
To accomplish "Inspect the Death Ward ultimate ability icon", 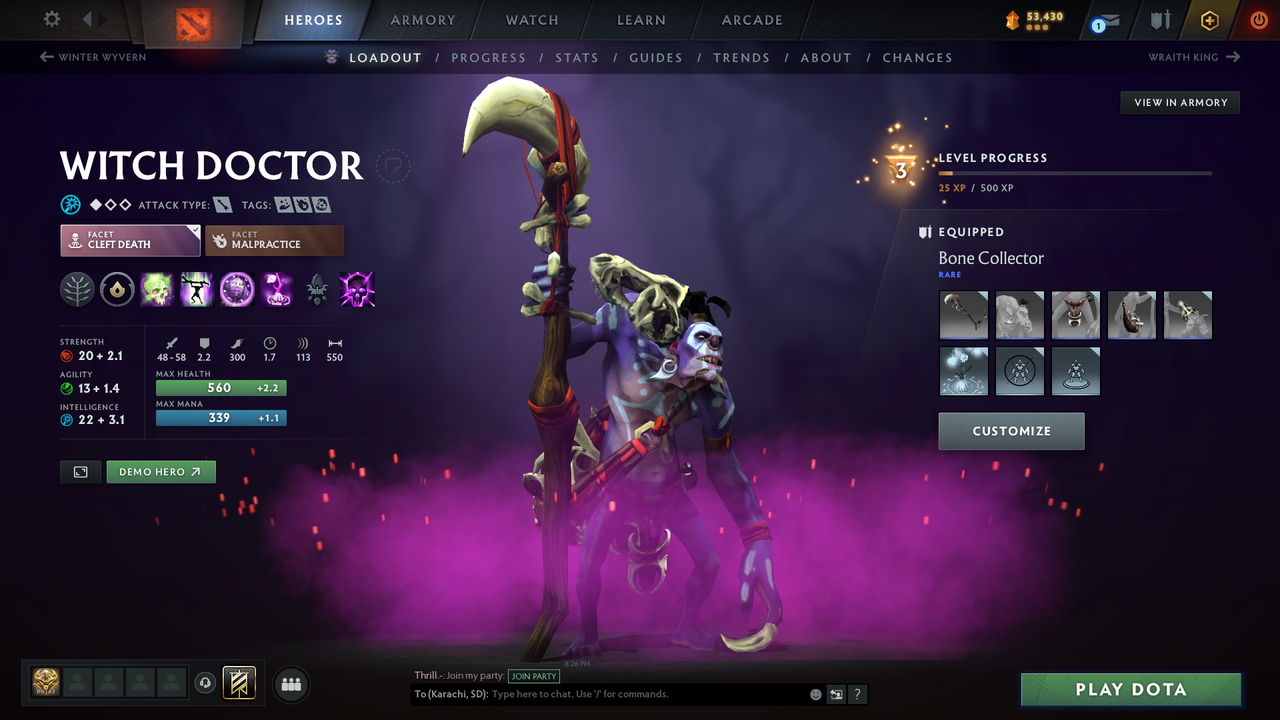I will pos(277,290).
